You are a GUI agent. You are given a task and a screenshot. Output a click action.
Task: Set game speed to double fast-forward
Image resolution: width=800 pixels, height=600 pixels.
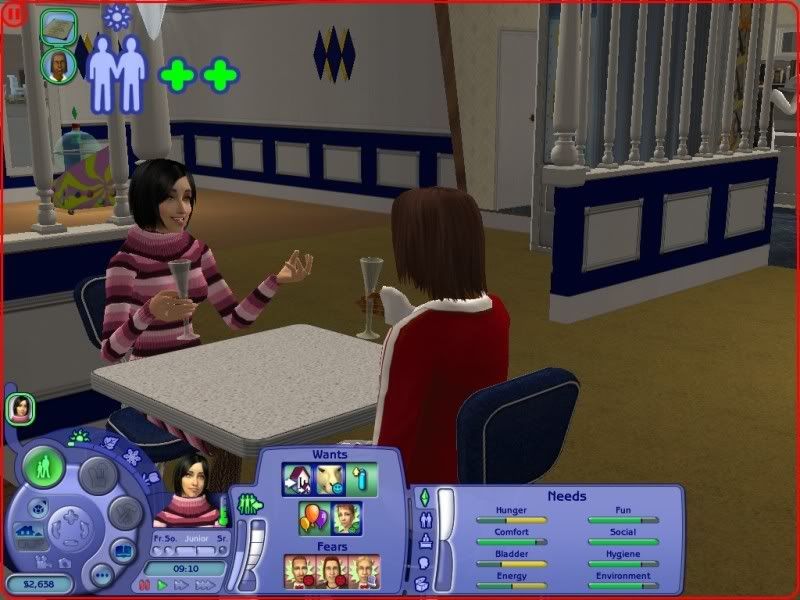point(181,584)
